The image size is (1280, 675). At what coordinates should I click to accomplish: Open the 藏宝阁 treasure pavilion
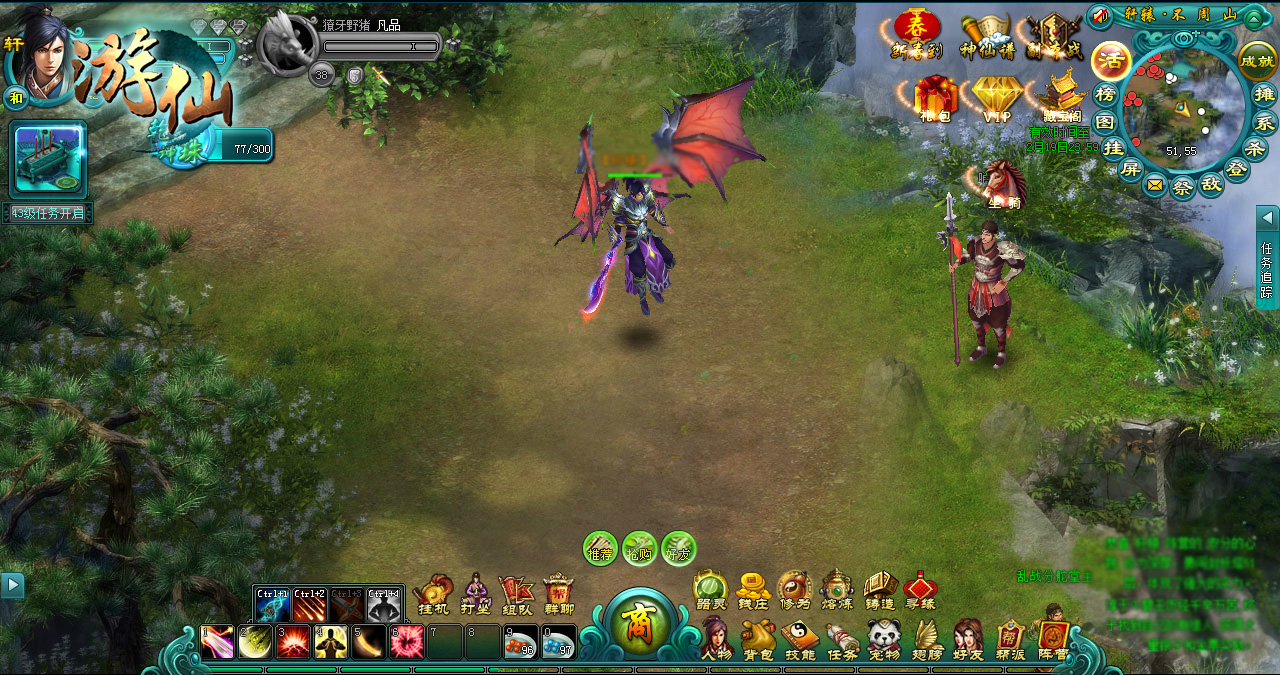1061,98
